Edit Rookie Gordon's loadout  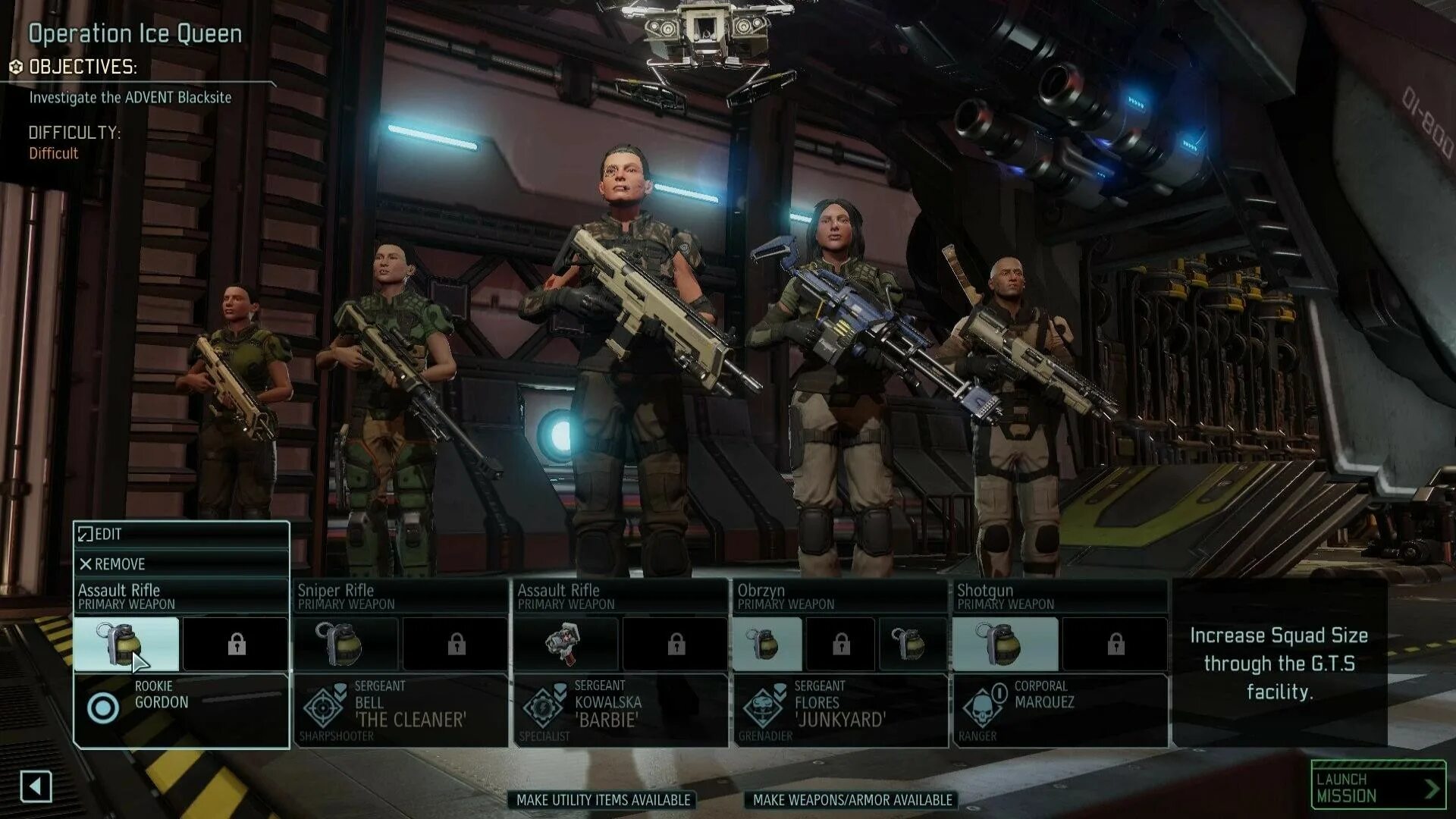(x=181, y=534)
